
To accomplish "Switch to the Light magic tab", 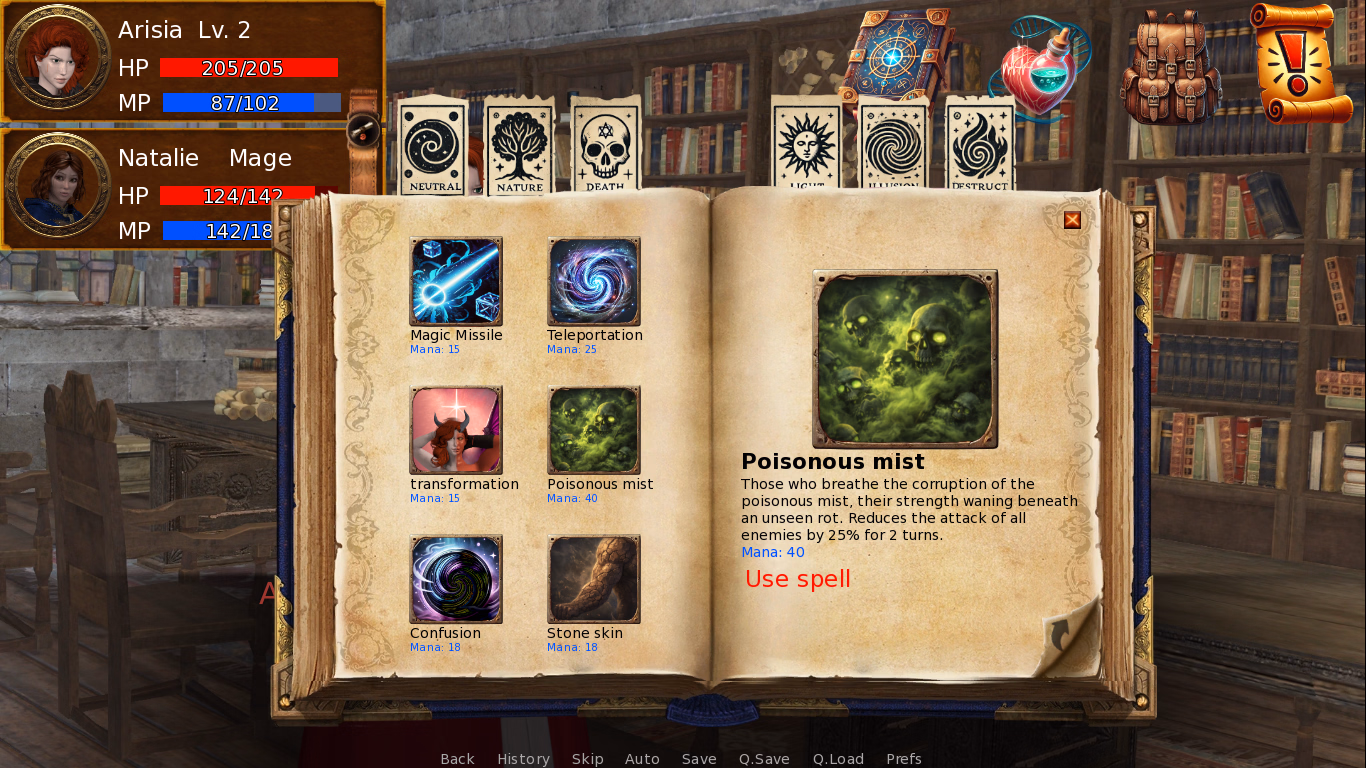I will 806,147.
